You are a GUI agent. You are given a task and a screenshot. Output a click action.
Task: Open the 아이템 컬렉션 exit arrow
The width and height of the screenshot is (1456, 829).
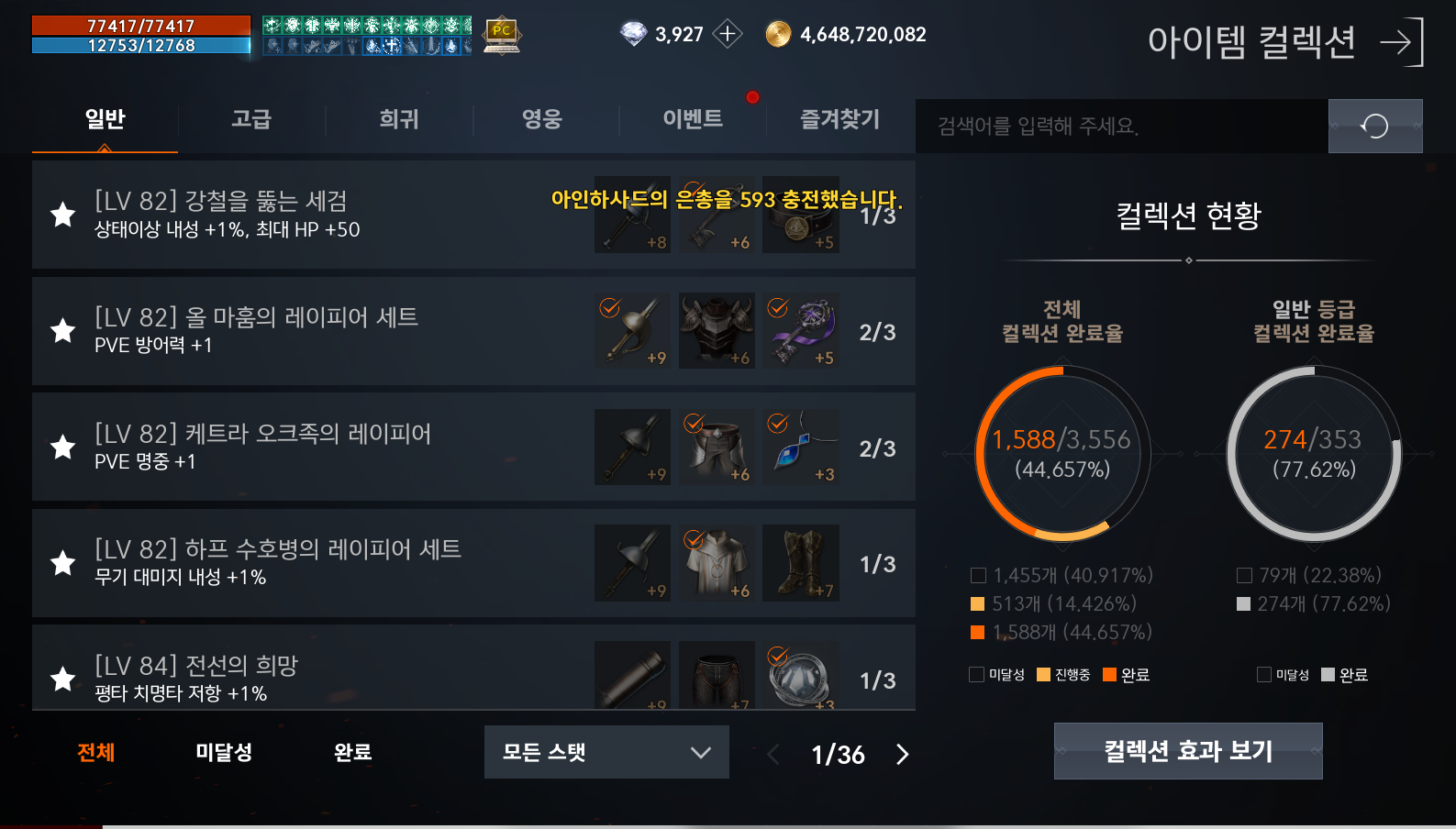pyautogui.click(x=1405, y=42)
